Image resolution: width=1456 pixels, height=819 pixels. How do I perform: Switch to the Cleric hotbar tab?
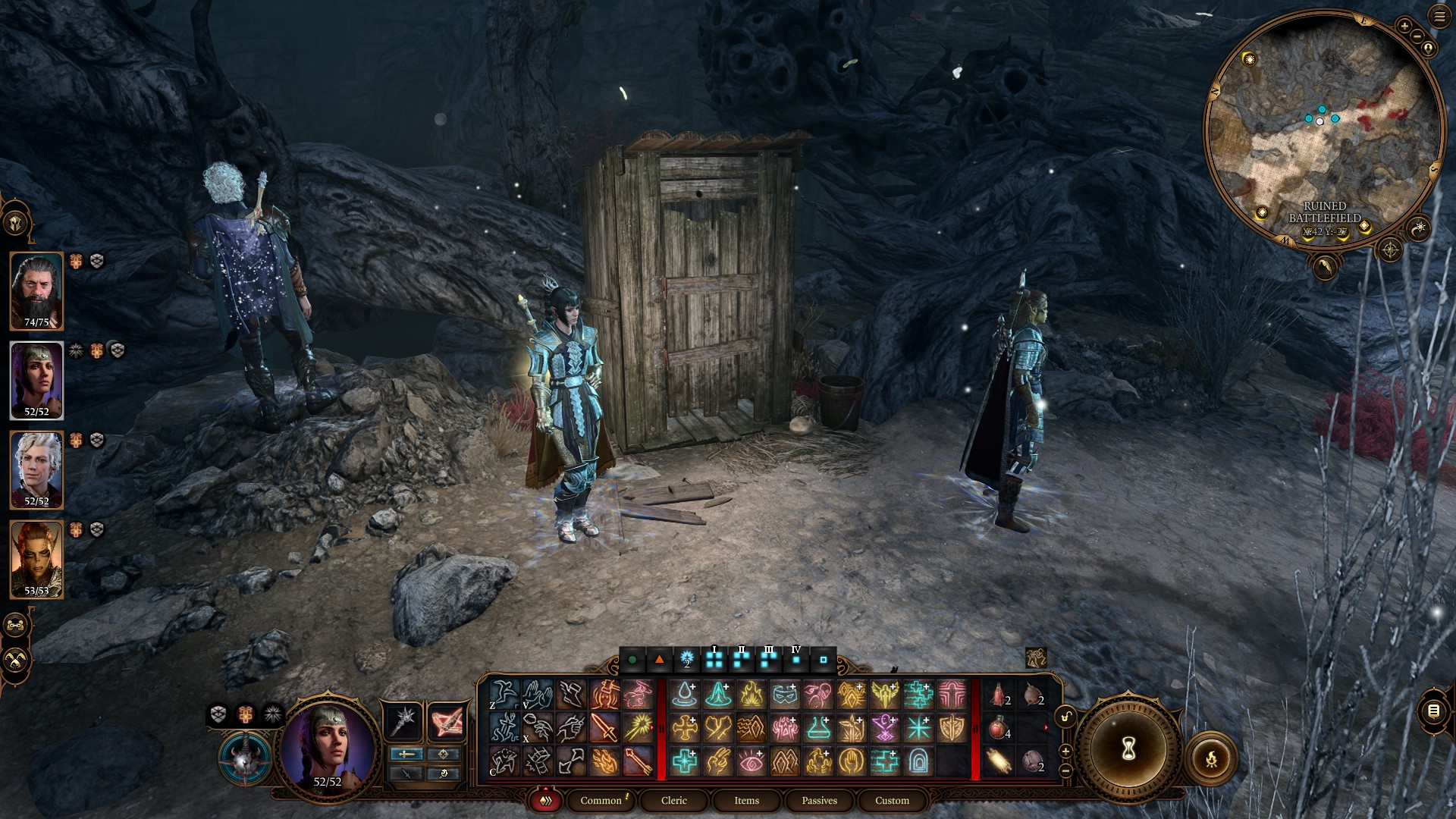(673, 800)
